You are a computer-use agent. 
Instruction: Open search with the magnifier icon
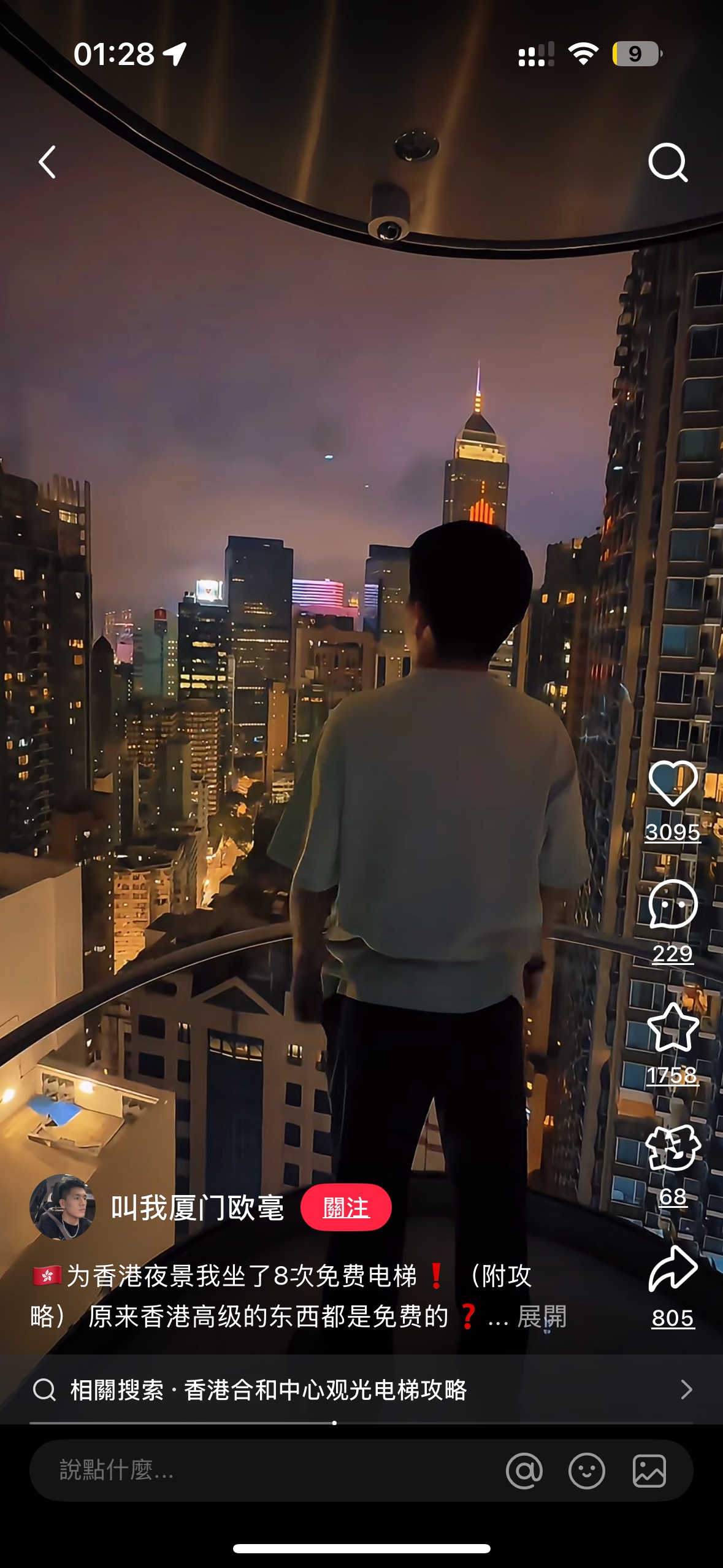tap(668, 163)
